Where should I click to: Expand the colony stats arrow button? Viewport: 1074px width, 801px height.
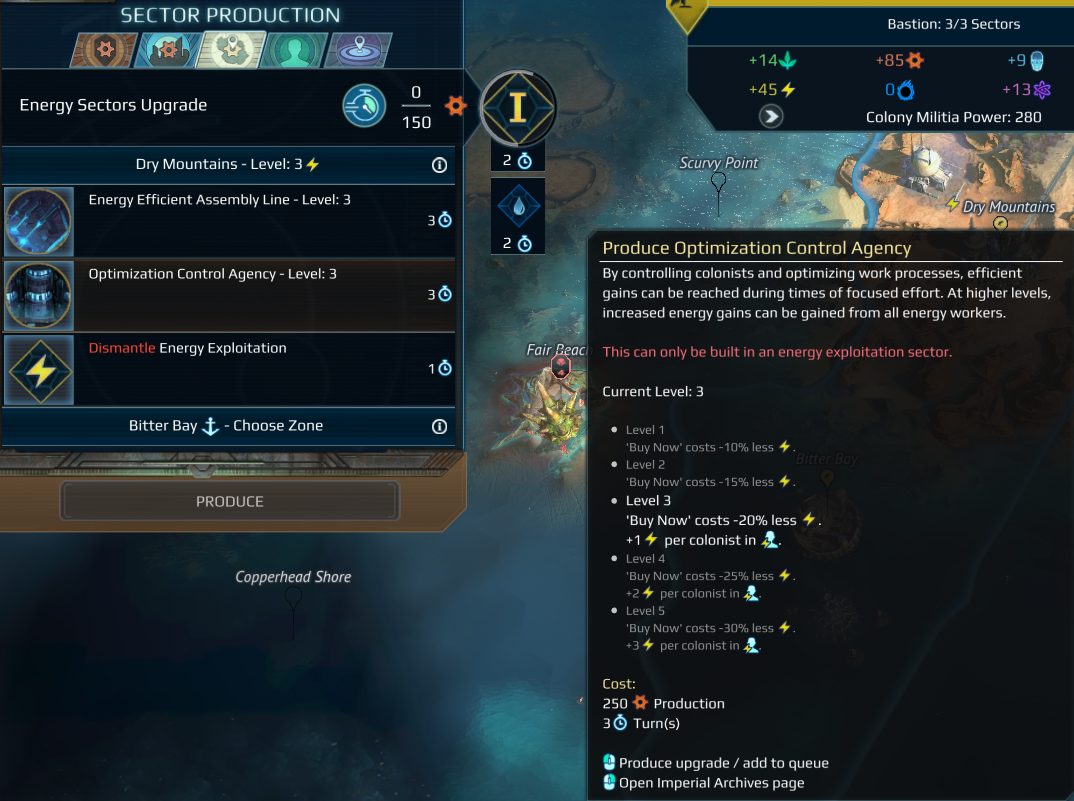(x=771, y=116)
